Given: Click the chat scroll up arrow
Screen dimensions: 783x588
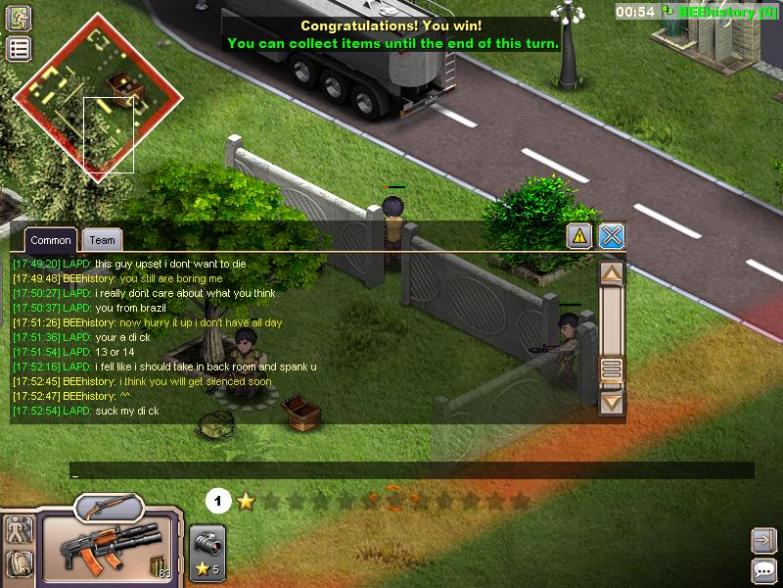Looking at the screenshot, I should click(611, 273).
